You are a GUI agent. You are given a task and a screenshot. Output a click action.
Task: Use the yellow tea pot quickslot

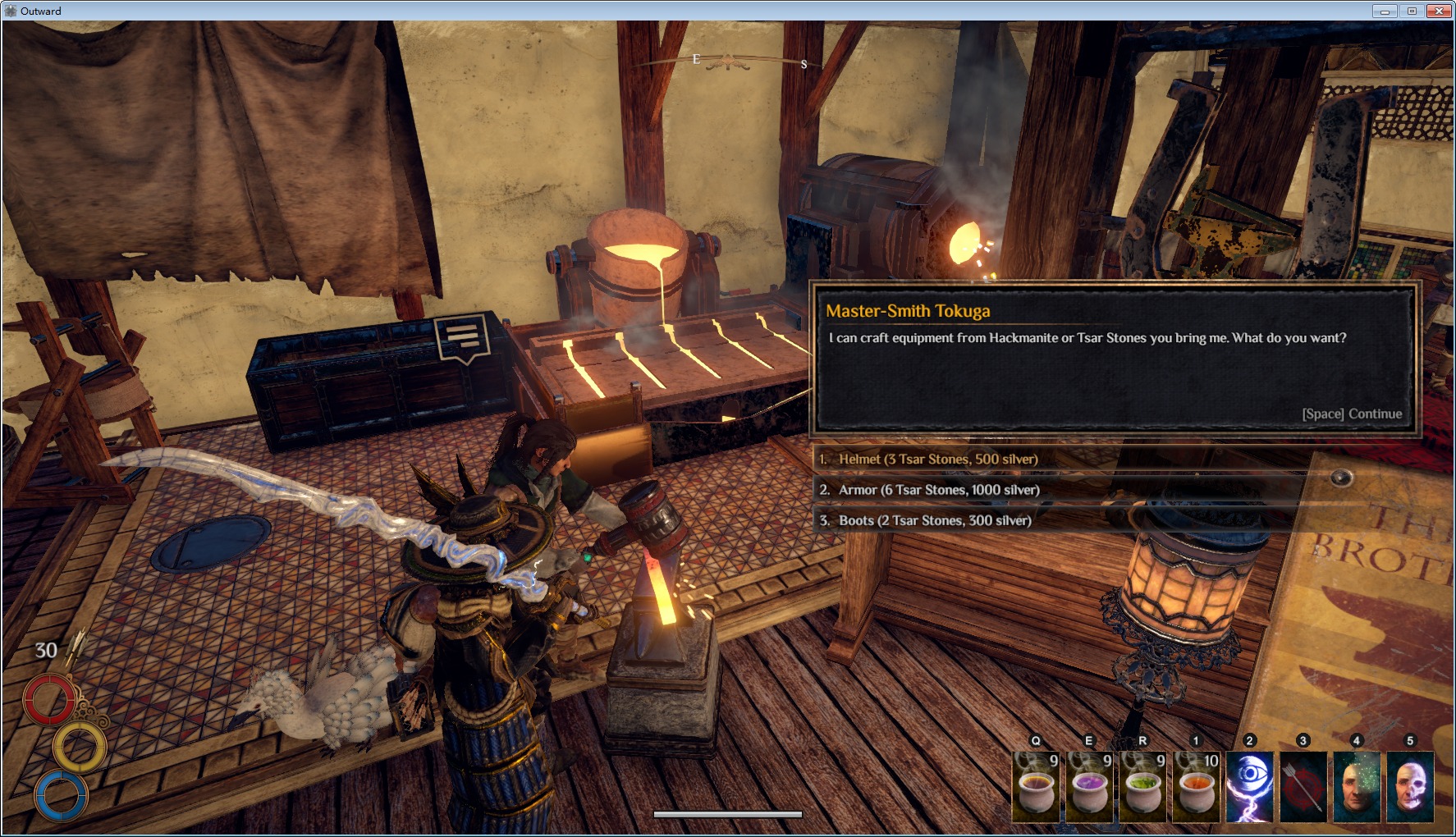(x=1037, y=787)
